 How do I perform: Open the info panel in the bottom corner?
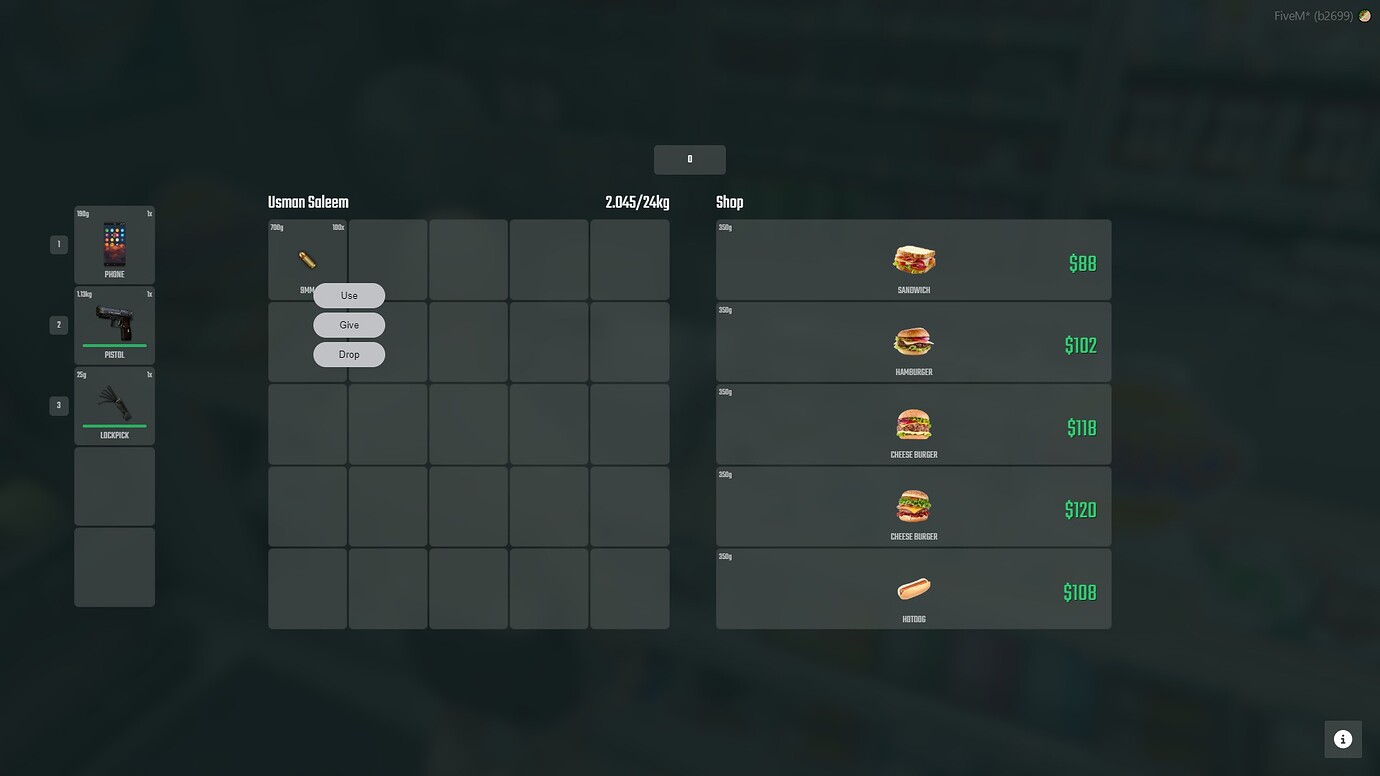[x=1342, y=738]
